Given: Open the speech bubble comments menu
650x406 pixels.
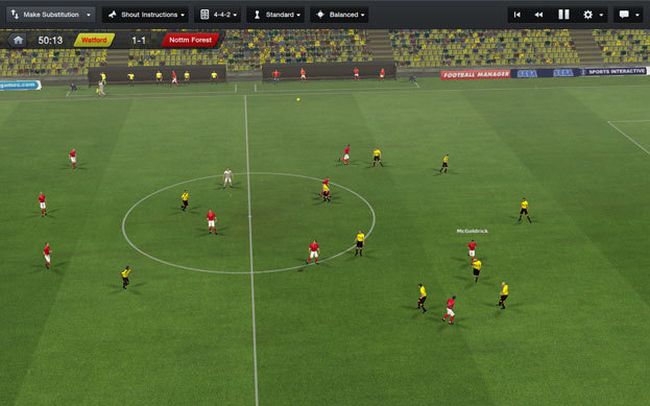Looking at the screenshot, I should click(628, 15).
